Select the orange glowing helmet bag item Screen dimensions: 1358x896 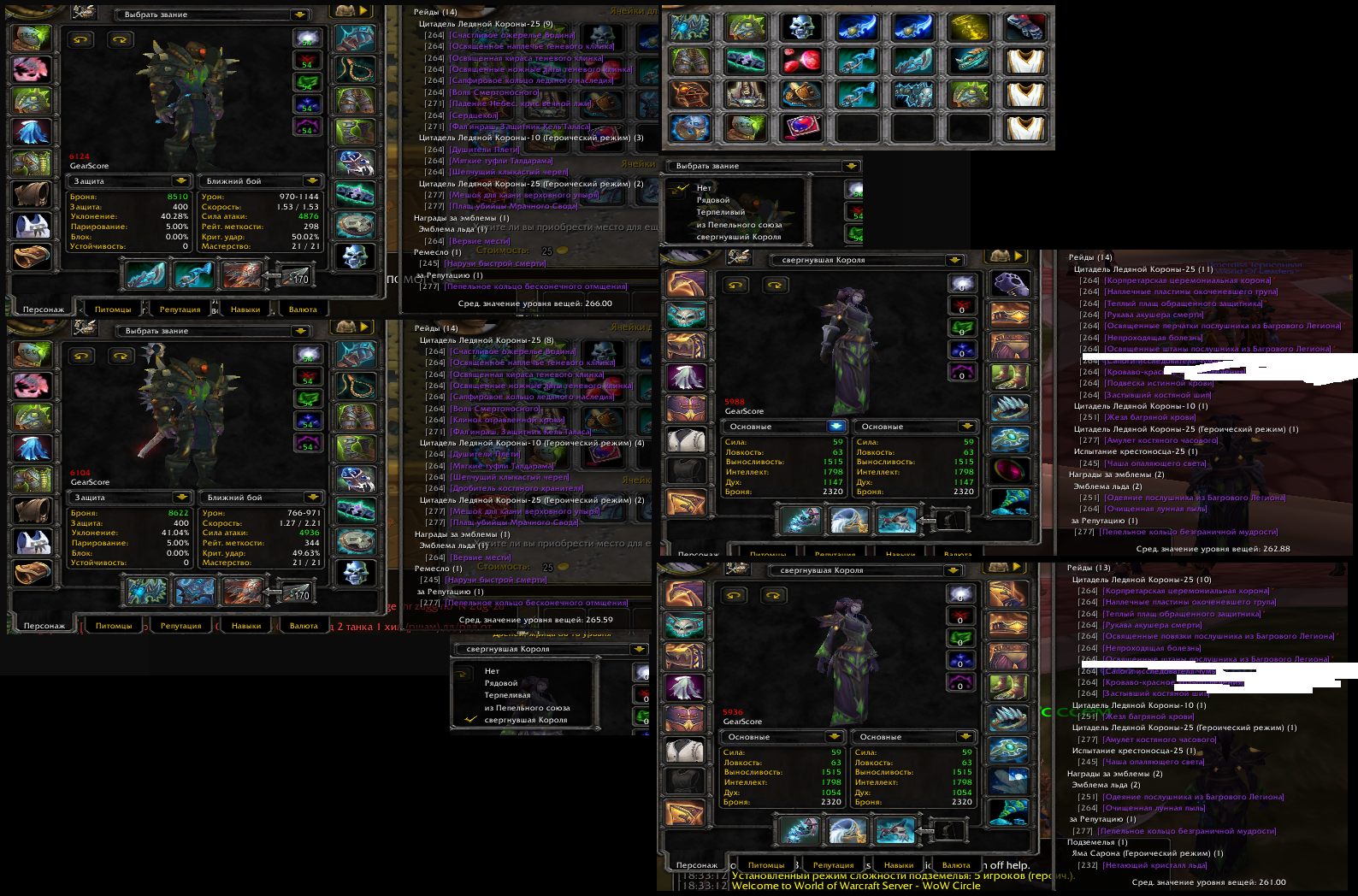point(689,94)
